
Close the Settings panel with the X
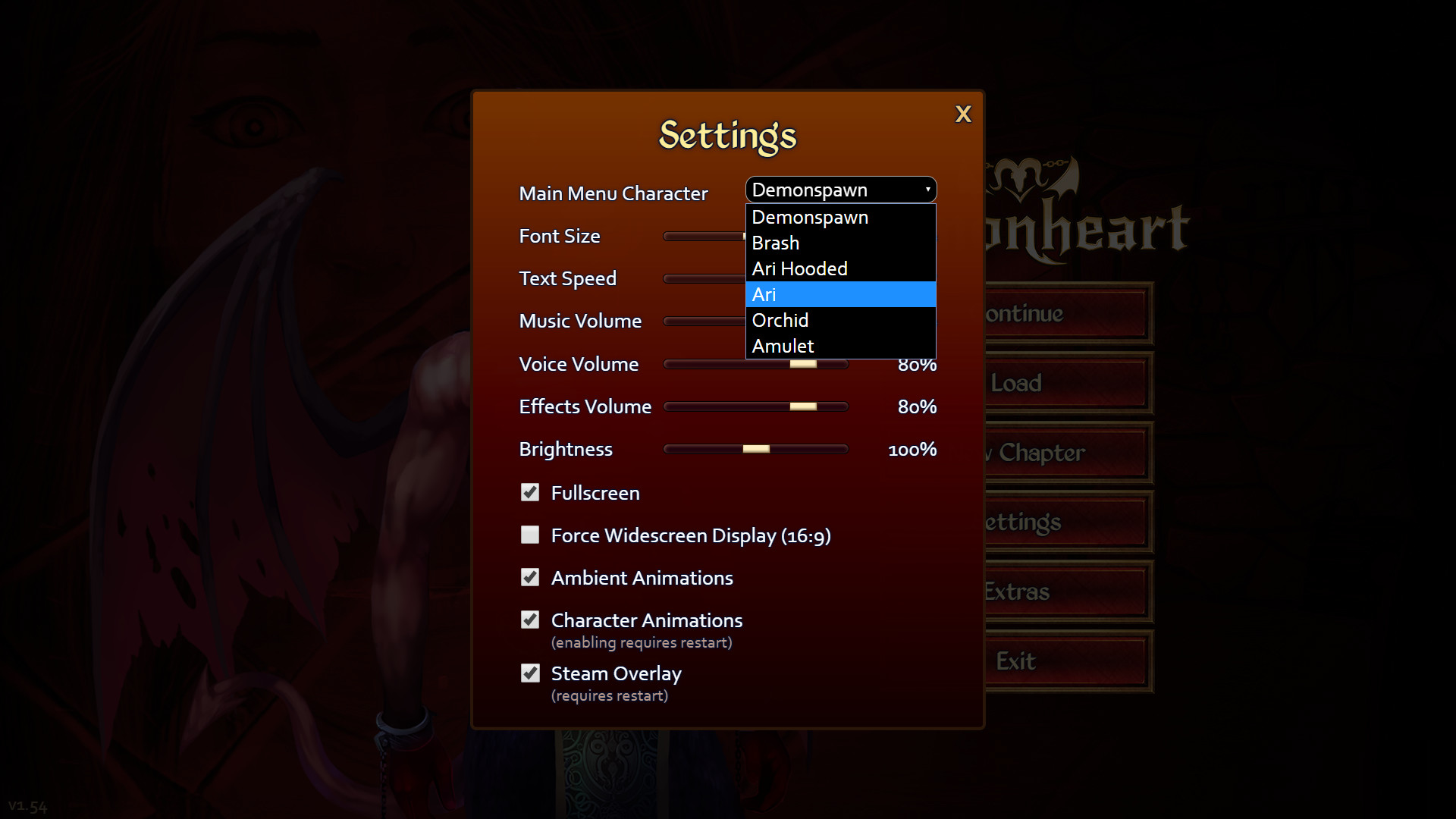click(963, 114)
